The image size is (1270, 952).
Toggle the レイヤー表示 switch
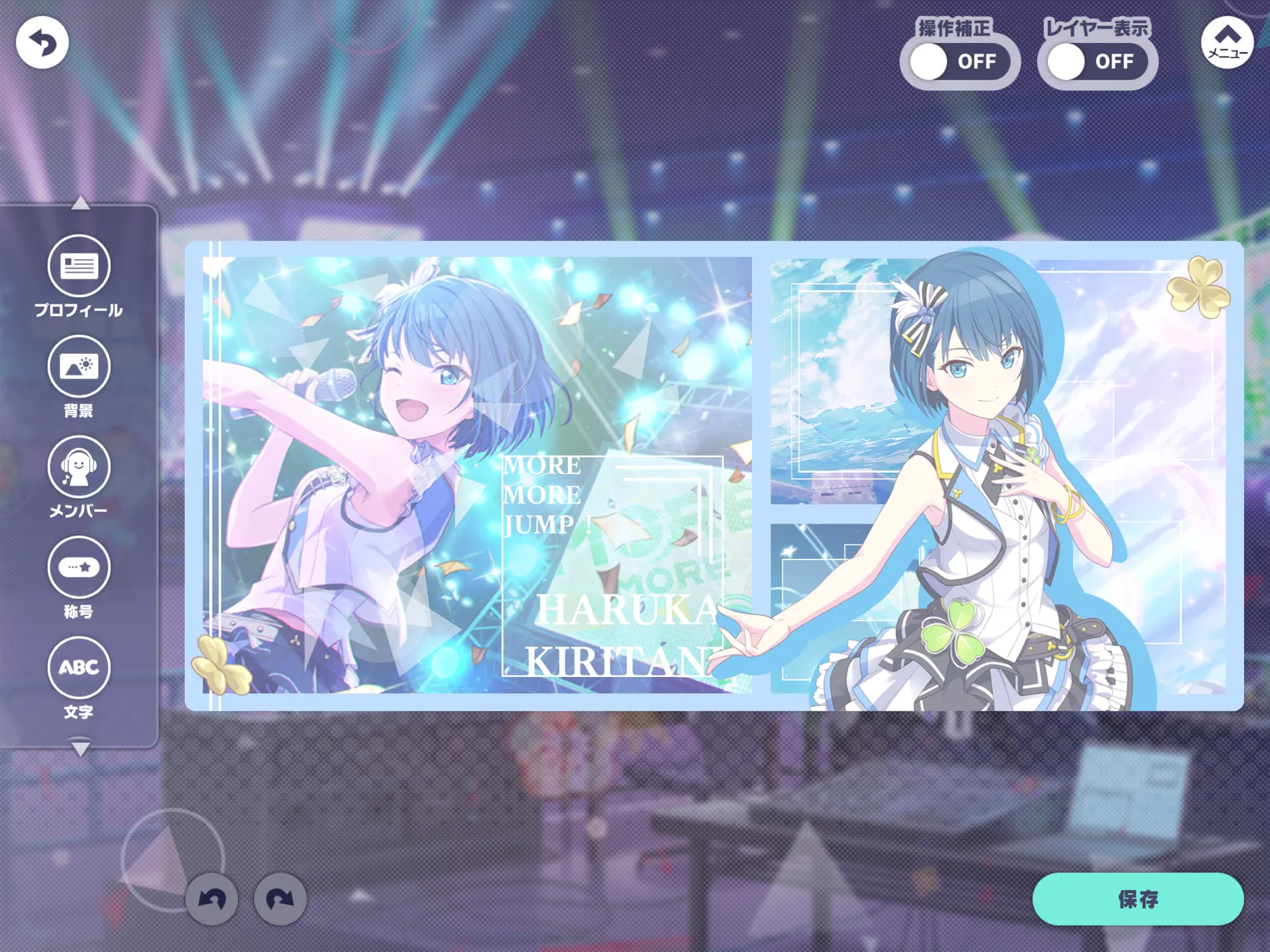click(1097, 62)
